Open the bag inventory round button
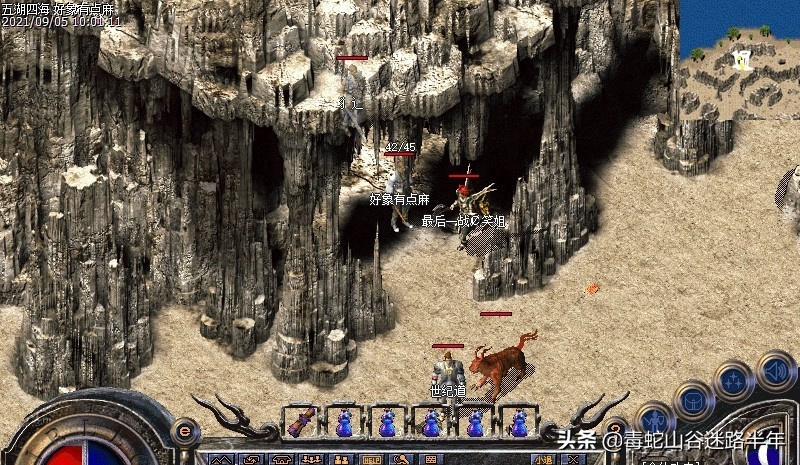 (x=693, y=398)
